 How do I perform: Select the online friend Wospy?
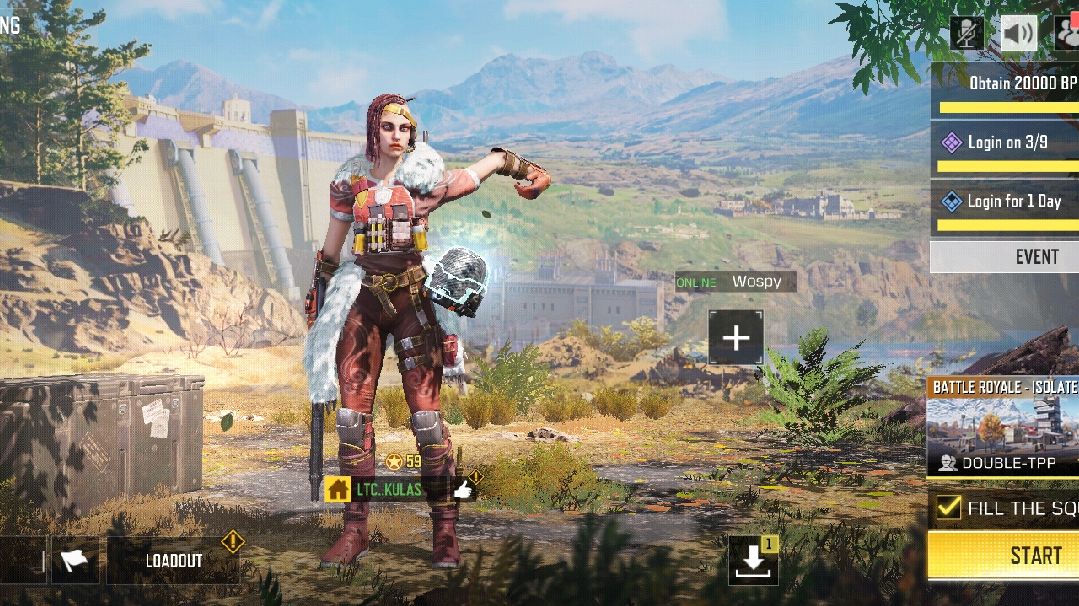tap(736, 282)
